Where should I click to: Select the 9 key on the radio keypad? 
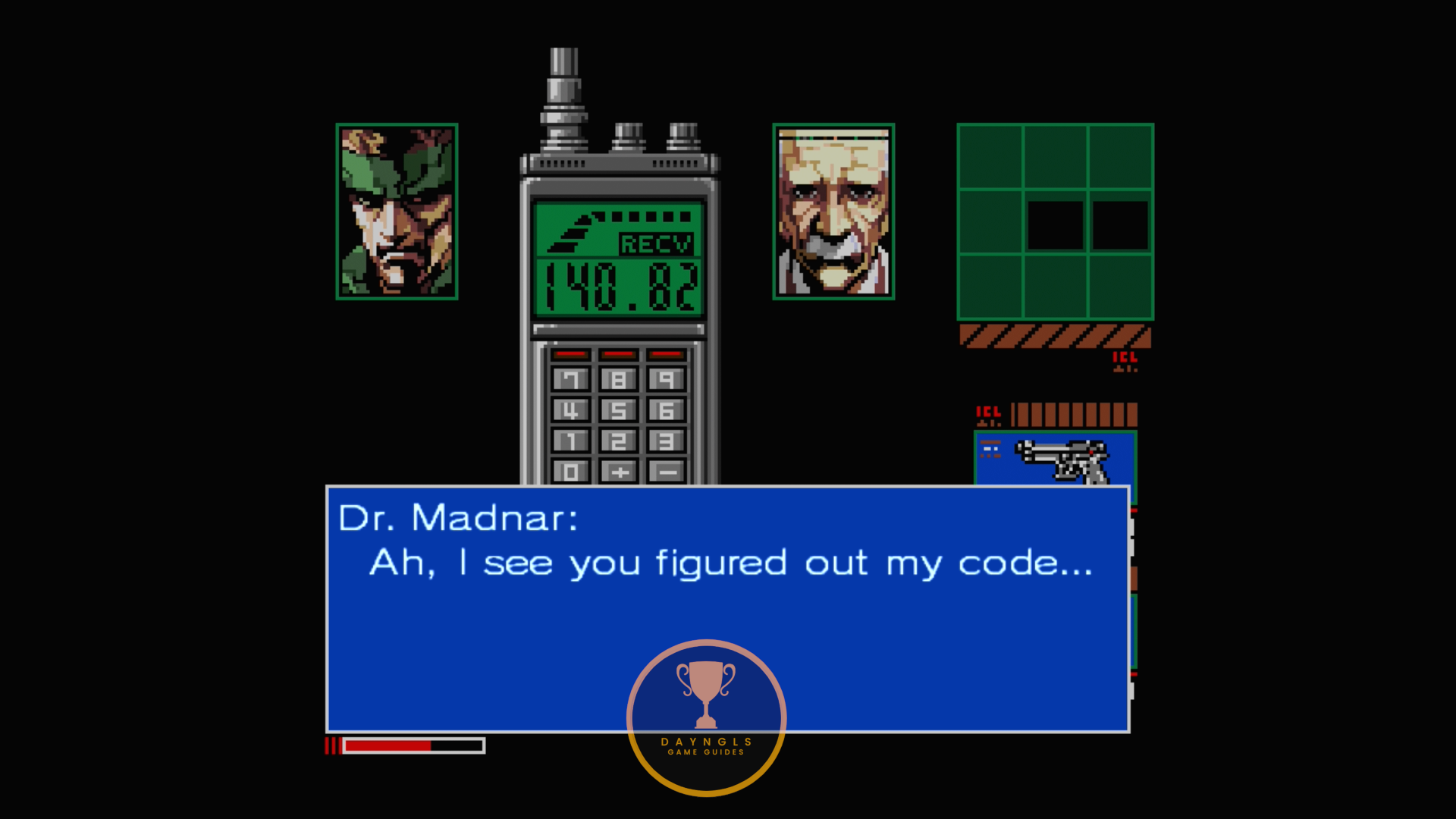point(667,379)
